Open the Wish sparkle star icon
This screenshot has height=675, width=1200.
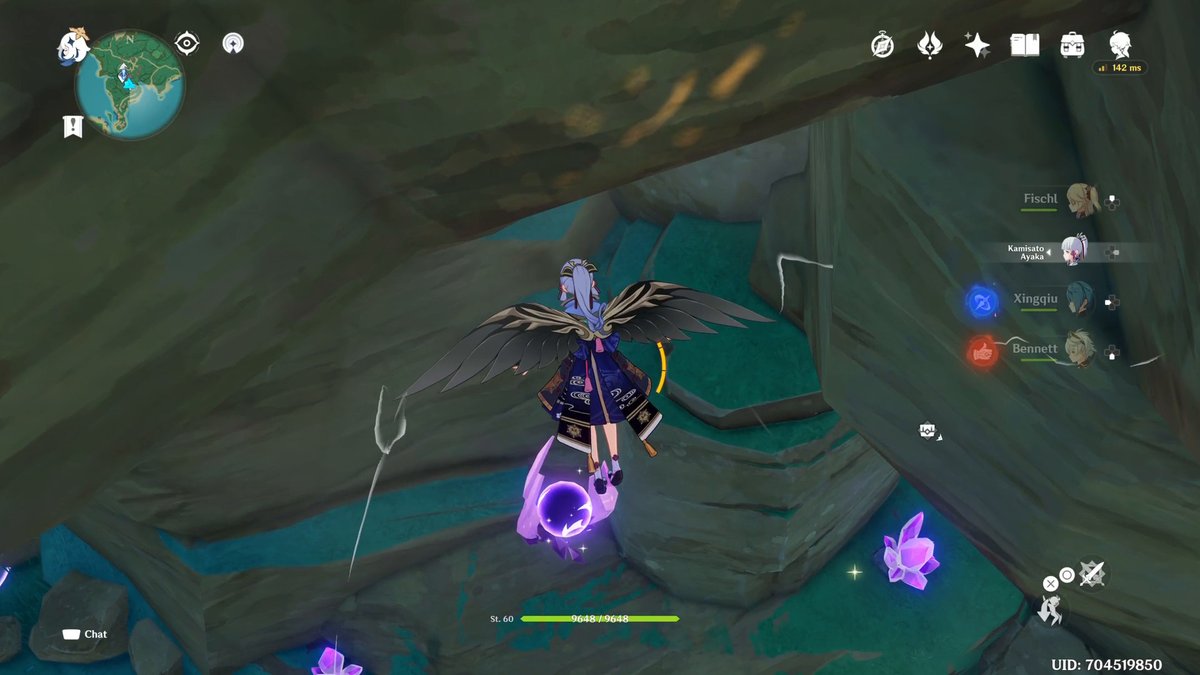click(x=977, y=45)
